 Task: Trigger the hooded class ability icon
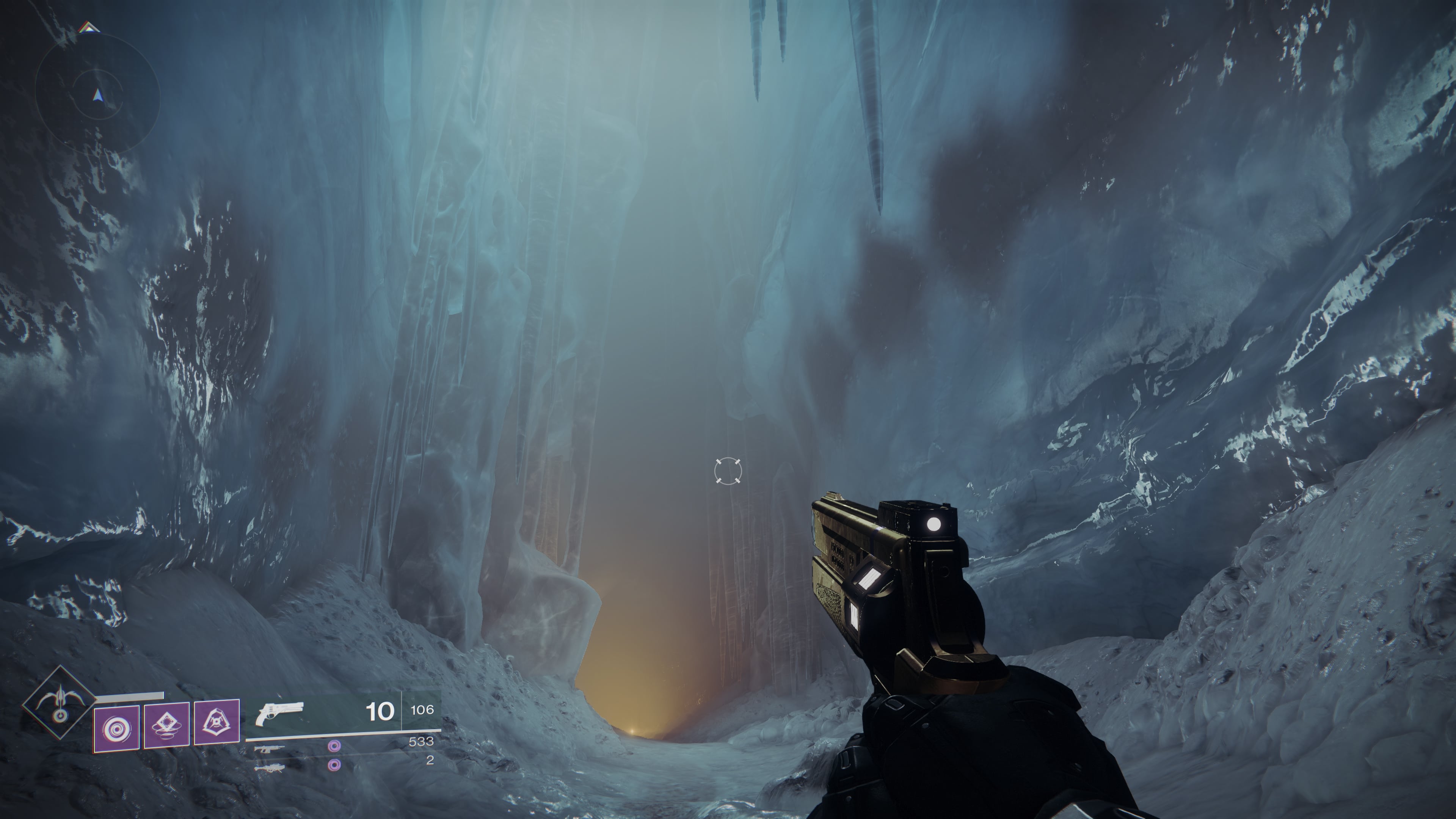tap(217, 722)
